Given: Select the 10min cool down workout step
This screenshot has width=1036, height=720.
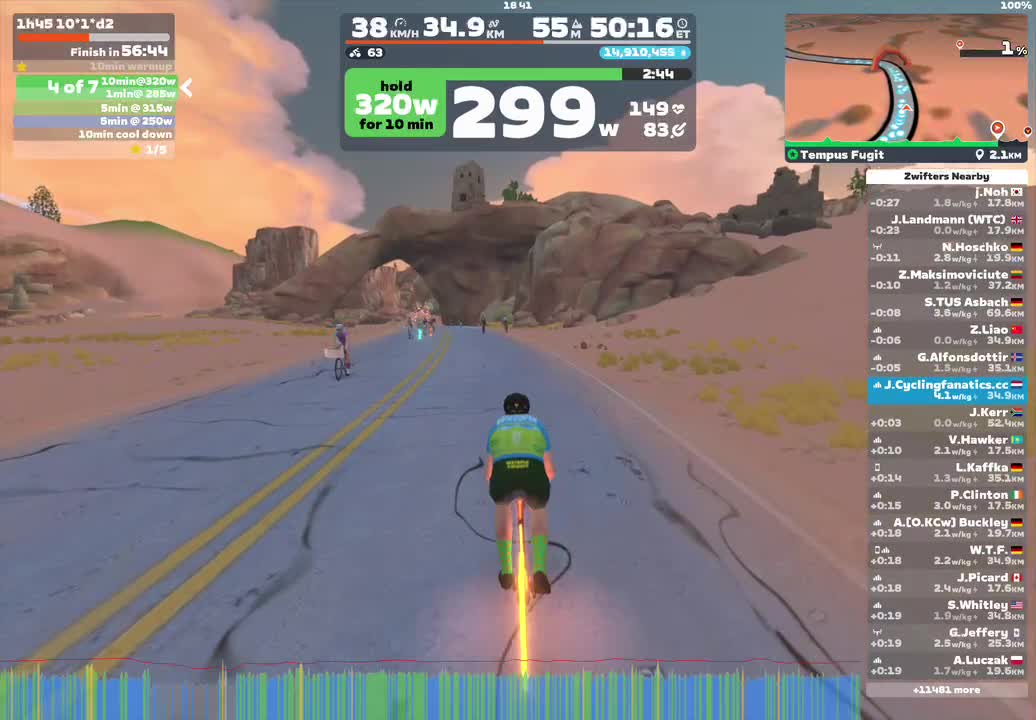Looking at the screenshot, I should tap(95, 134).
